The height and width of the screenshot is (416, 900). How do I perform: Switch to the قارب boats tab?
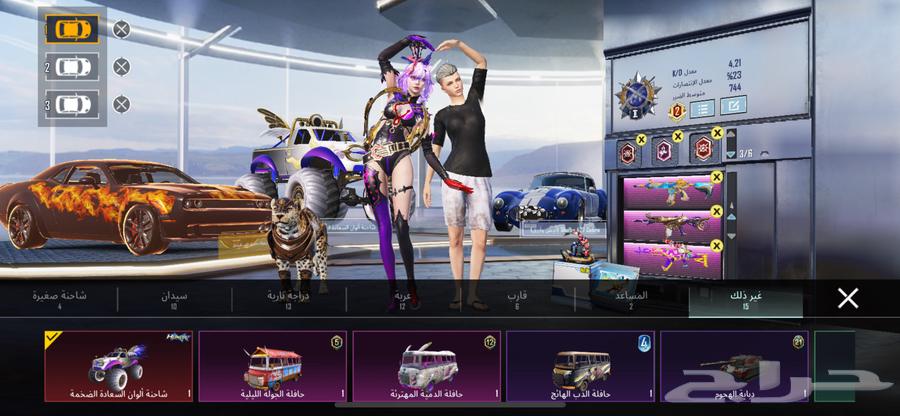517,300
